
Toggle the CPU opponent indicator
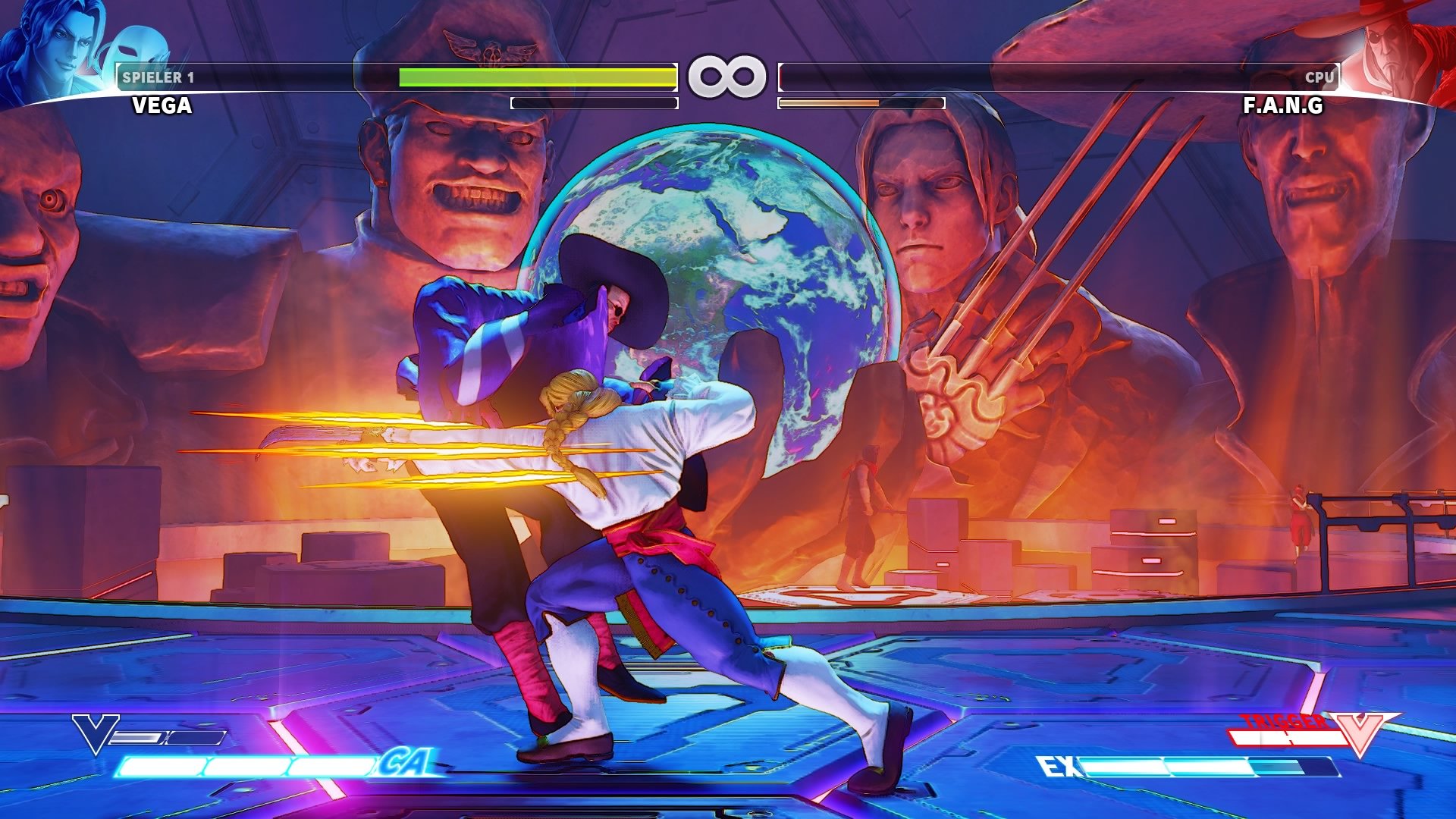click(1319, 75)
